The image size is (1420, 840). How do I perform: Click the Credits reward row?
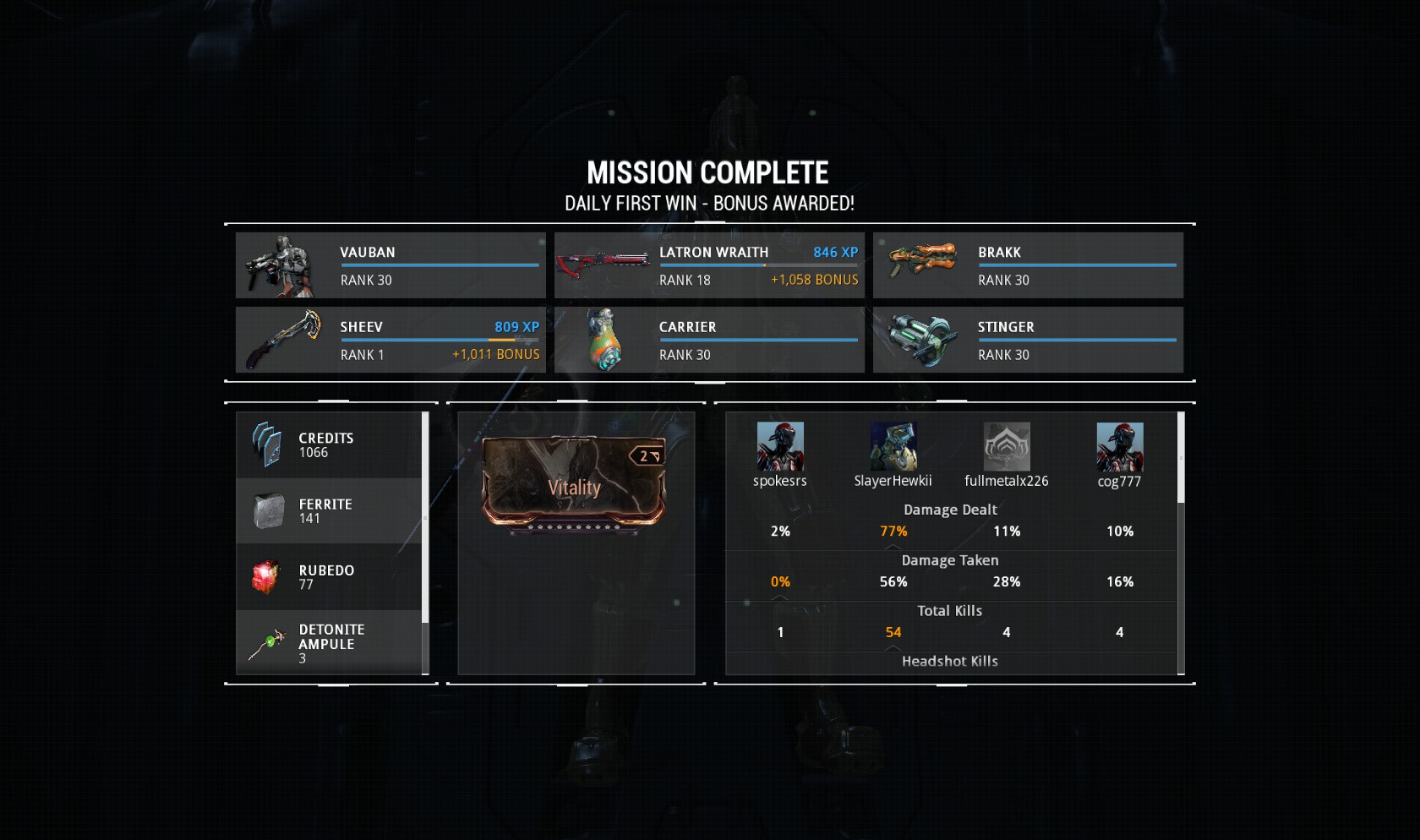pyautogui.click(x=329, y=445)
